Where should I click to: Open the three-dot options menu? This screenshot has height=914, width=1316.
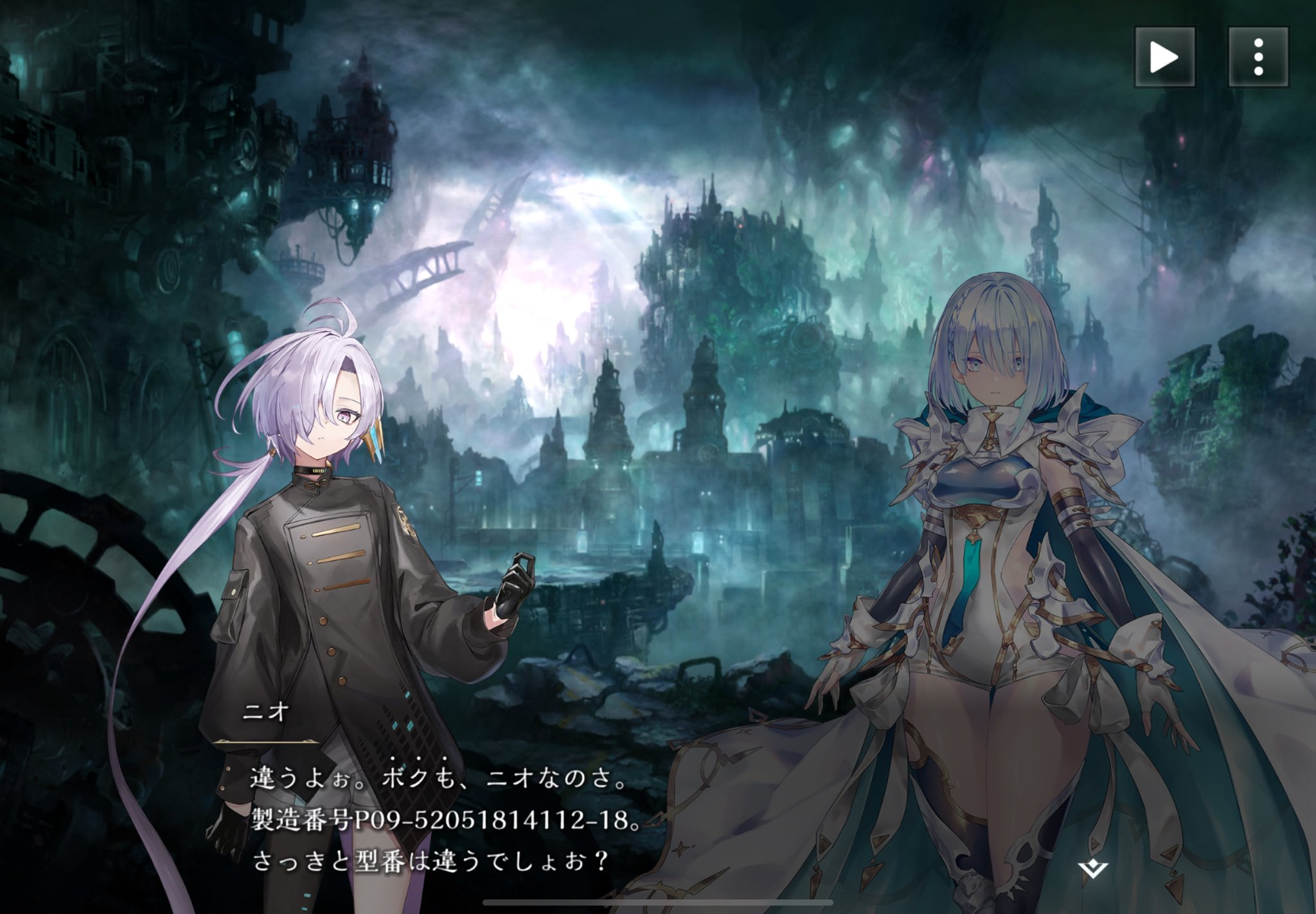click(x=1258, y=57)
